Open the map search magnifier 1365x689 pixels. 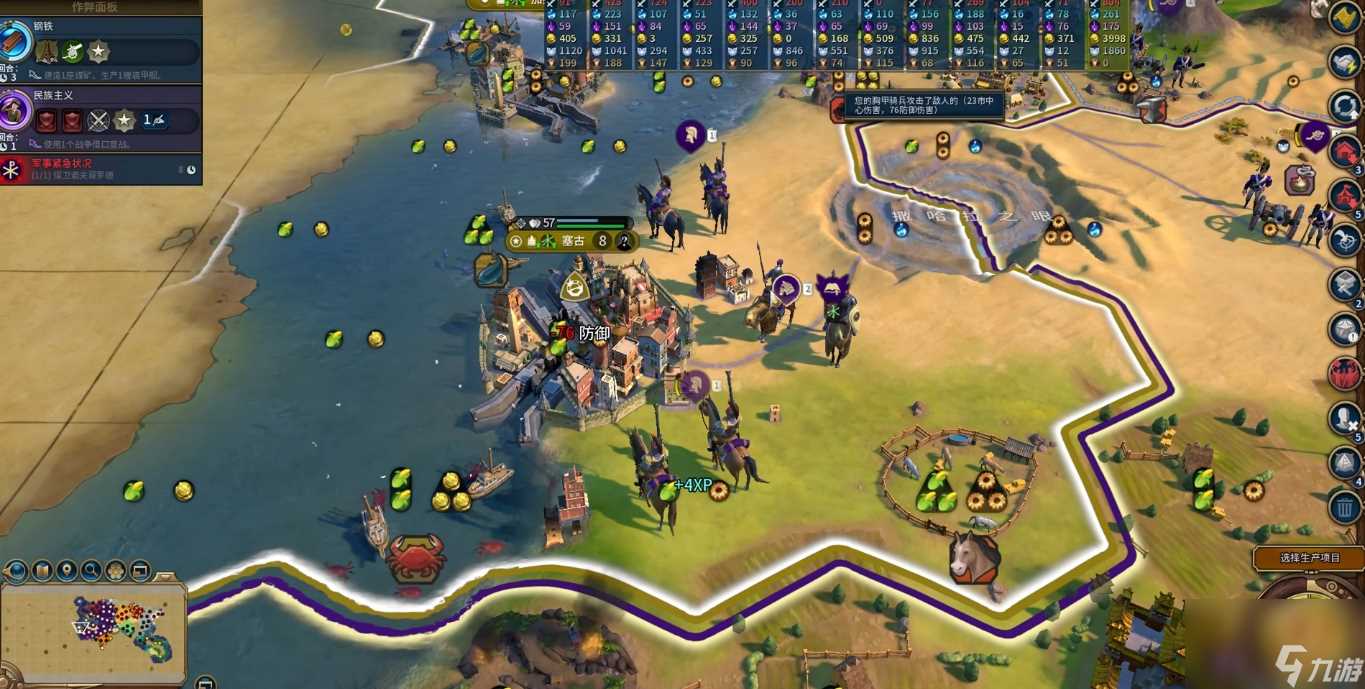click(92, 571)
